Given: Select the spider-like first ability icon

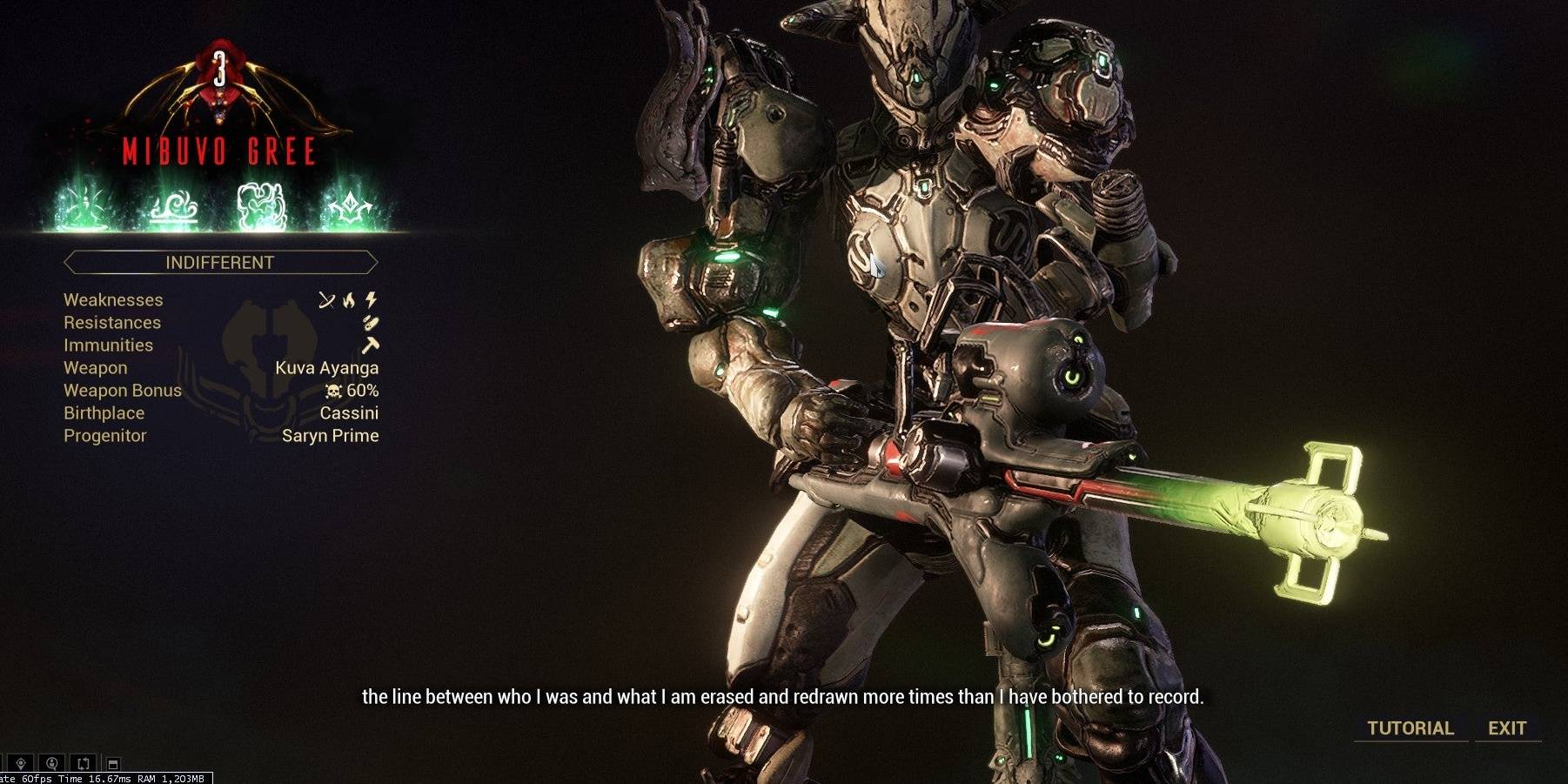Looking at the screenshot, I should click(x=83, y=207).
